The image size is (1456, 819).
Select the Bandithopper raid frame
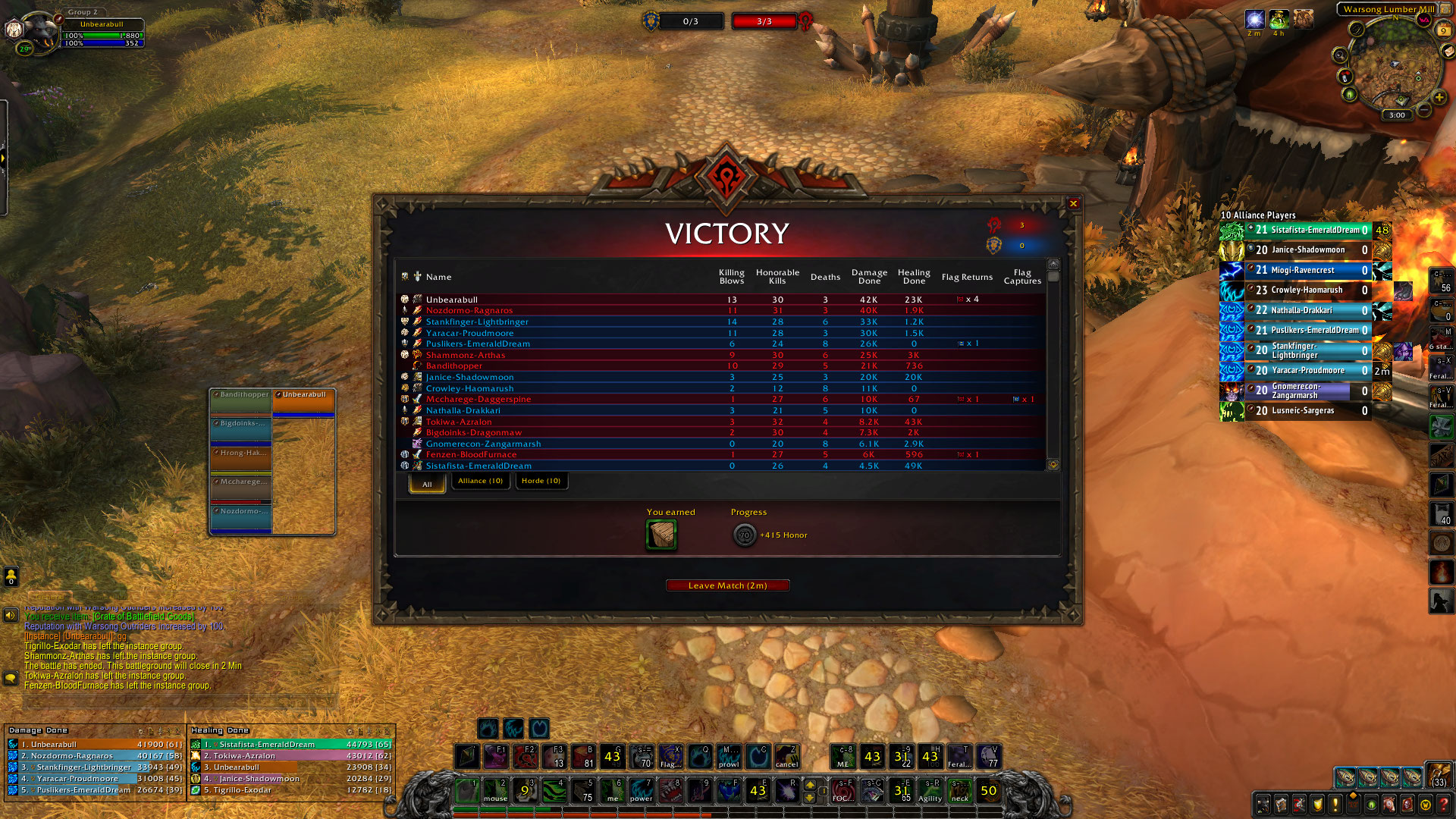tap(241, 403)
